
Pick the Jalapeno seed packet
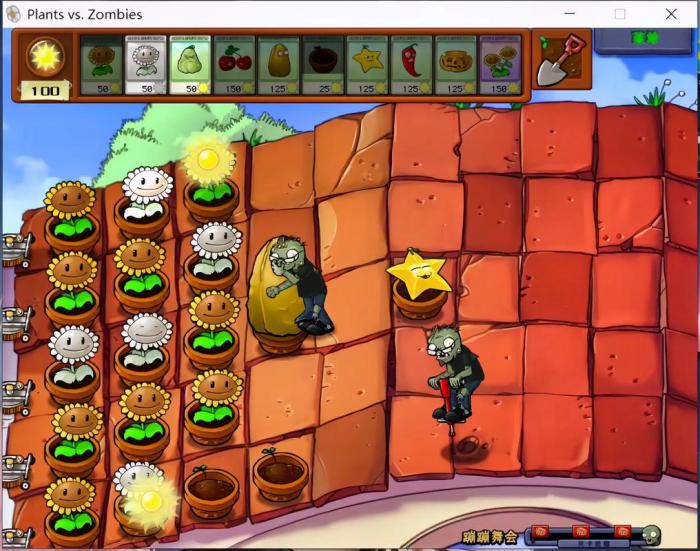tap(411, 65)
